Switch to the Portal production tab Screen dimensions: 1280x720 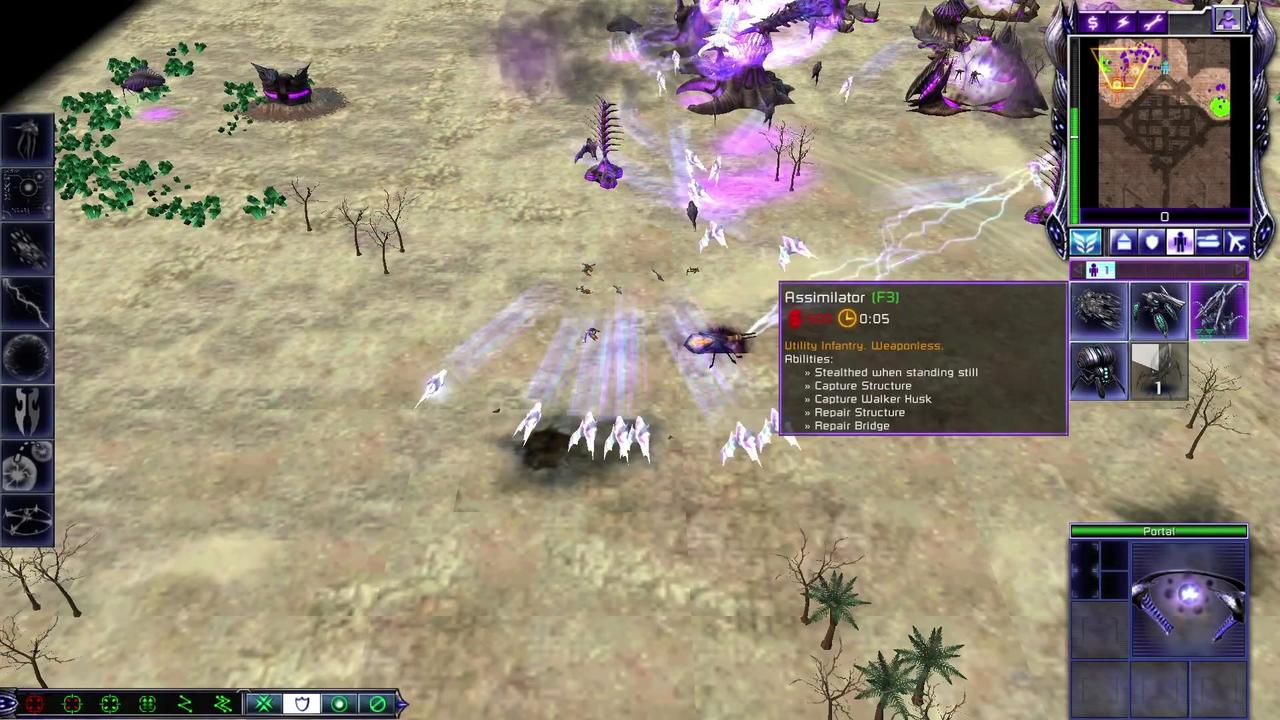(1158, 531)
